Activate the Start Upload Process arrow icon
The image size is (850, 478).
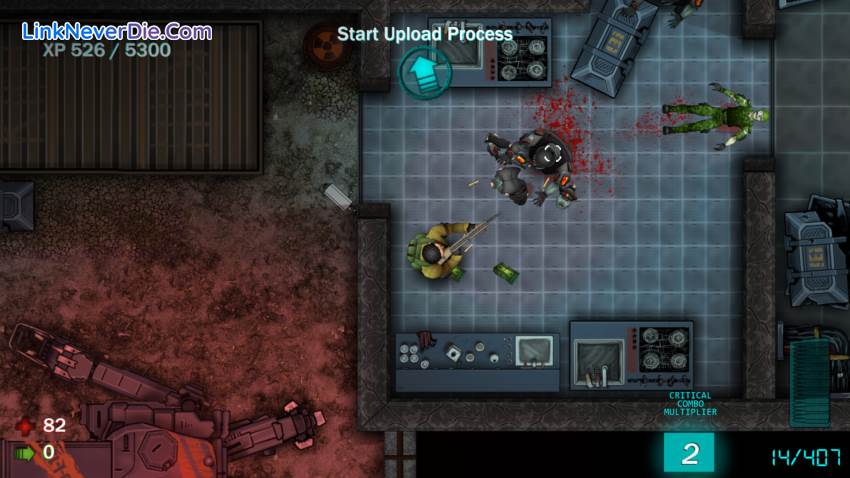(x=424, y=71)
